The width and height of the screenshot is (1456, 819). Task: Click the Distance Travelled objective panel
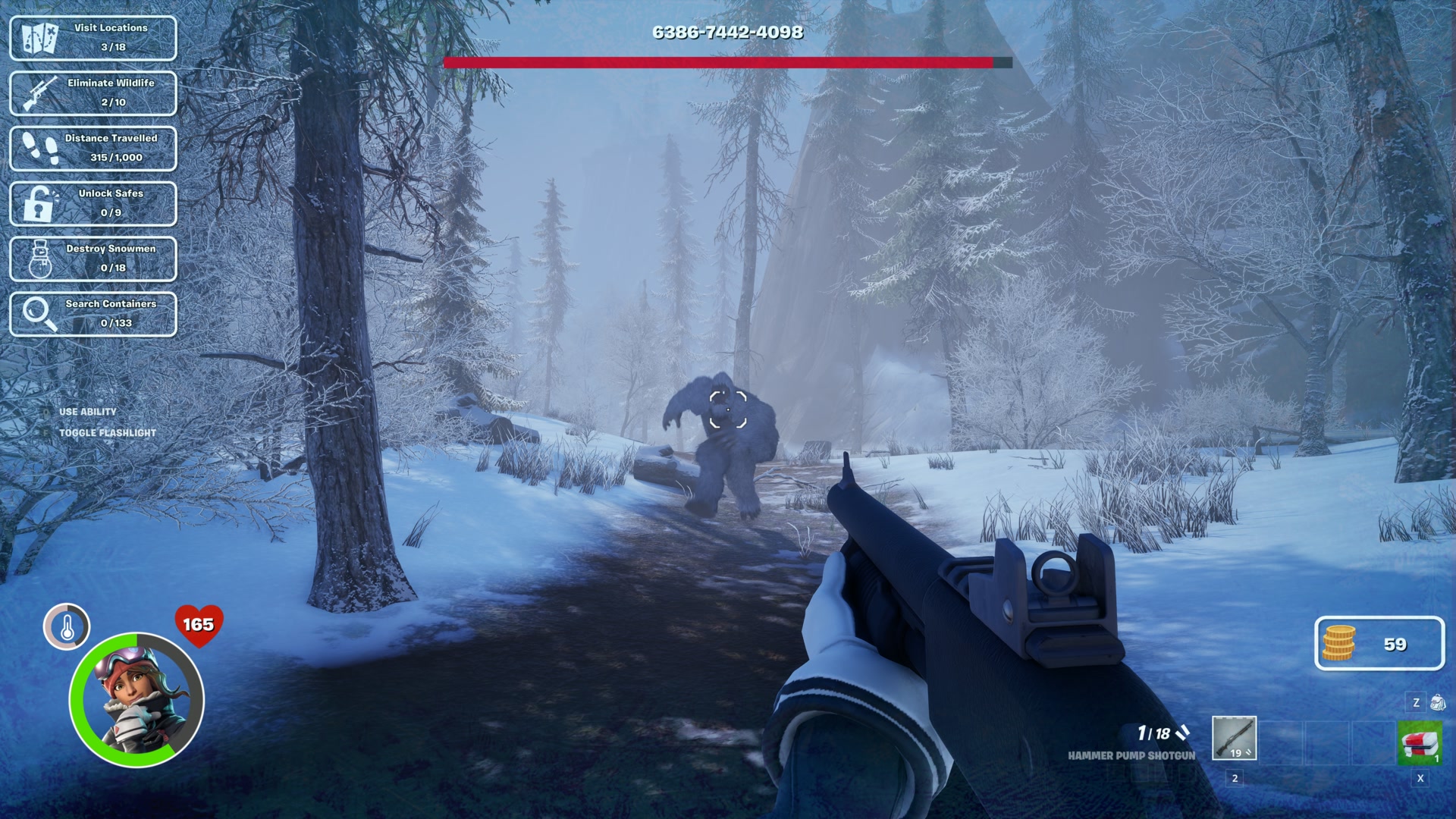93,149
